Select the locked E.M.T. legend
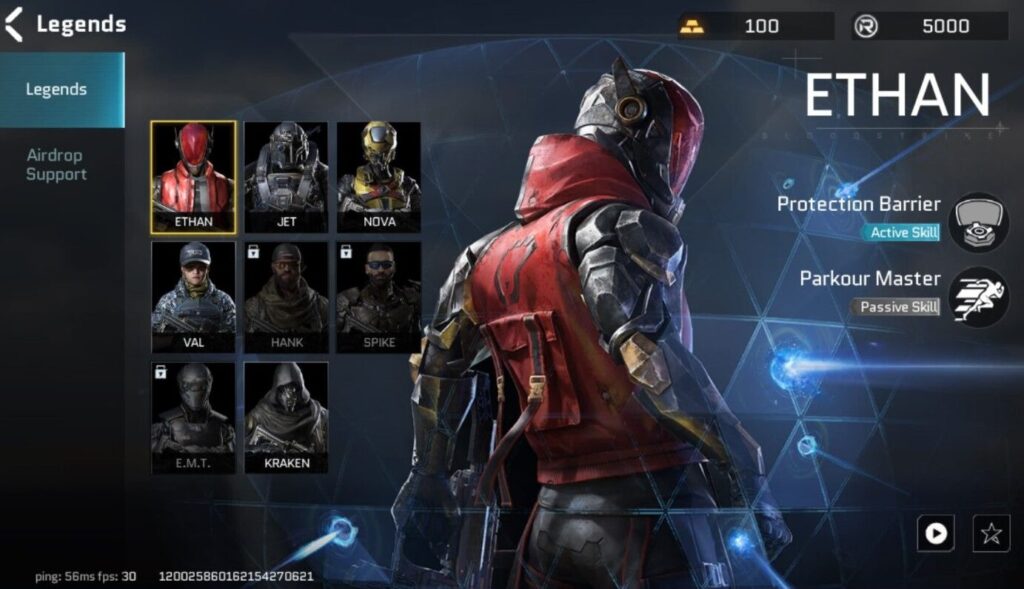This screenshot has width=1024, height=589. click(193, 417)
